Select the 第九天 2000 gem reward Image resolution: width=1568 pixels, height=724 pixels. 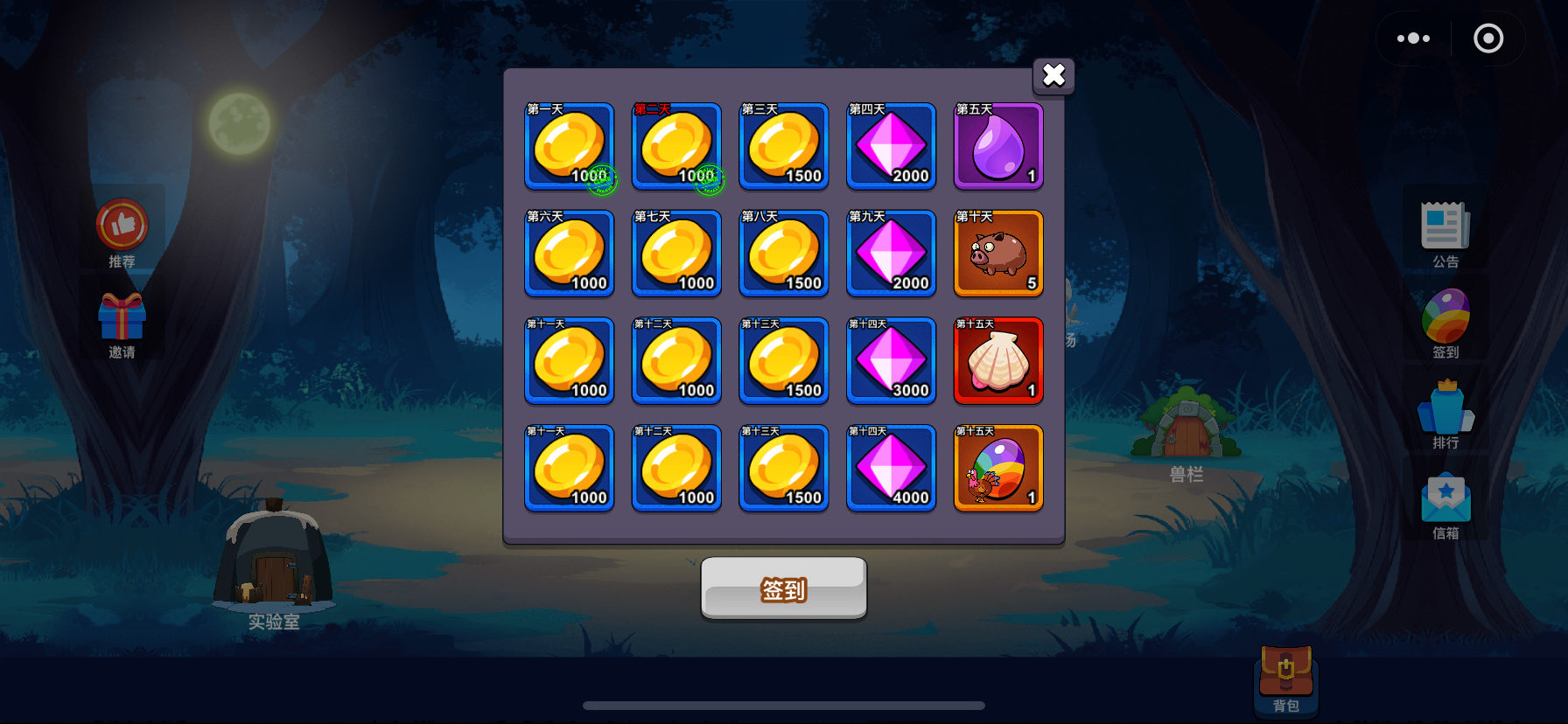891,254
